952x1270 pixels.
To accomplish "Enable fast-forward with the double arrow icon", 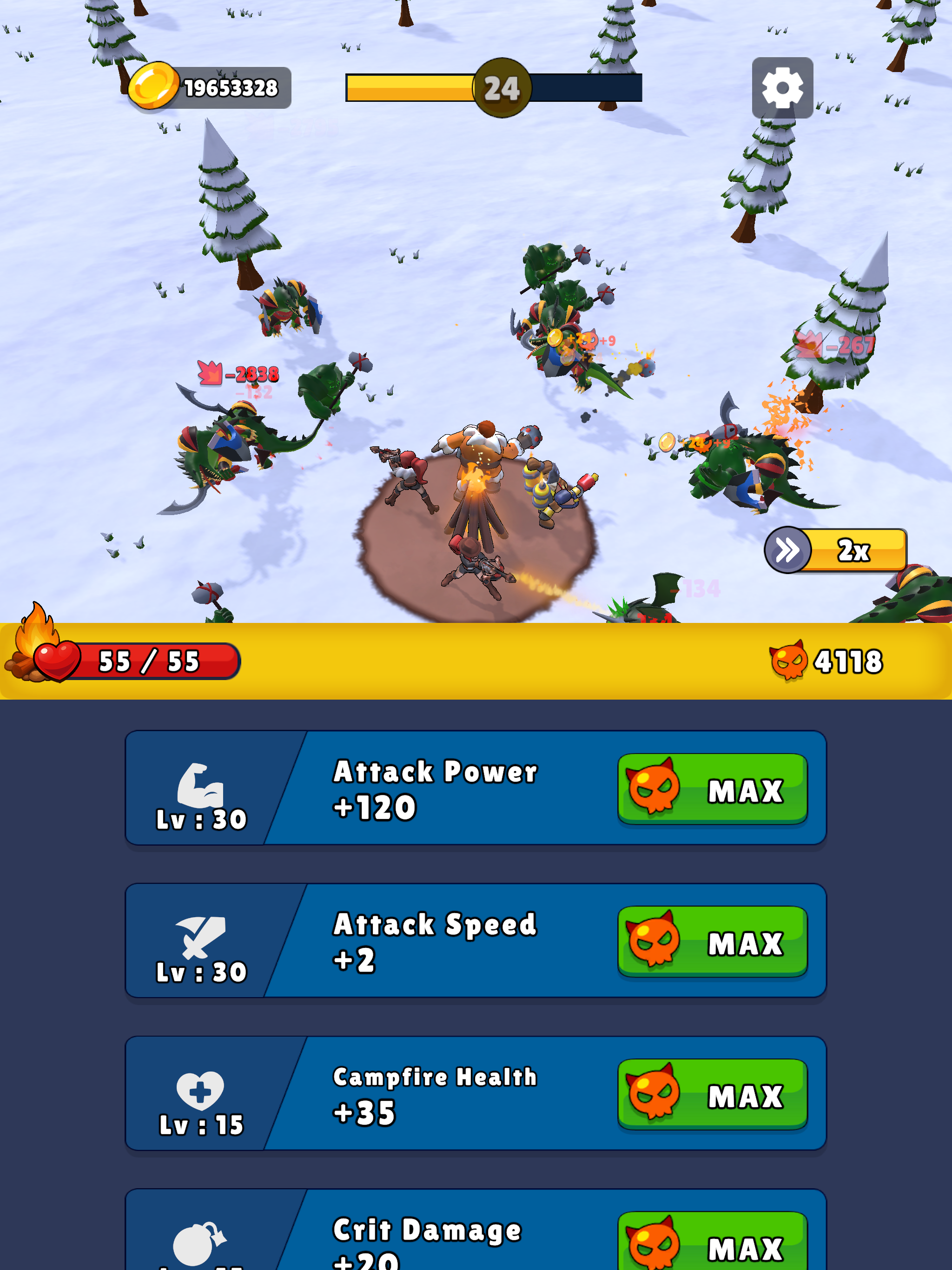I will tap(788, 549).
